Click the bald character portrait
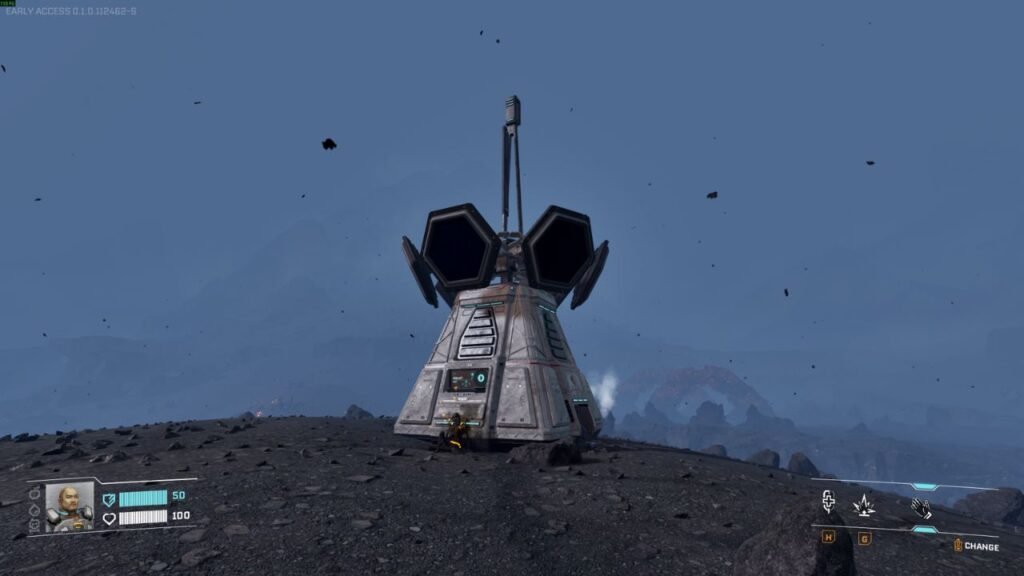Viewport: 1024px width, 576px height. coord(69,506)
